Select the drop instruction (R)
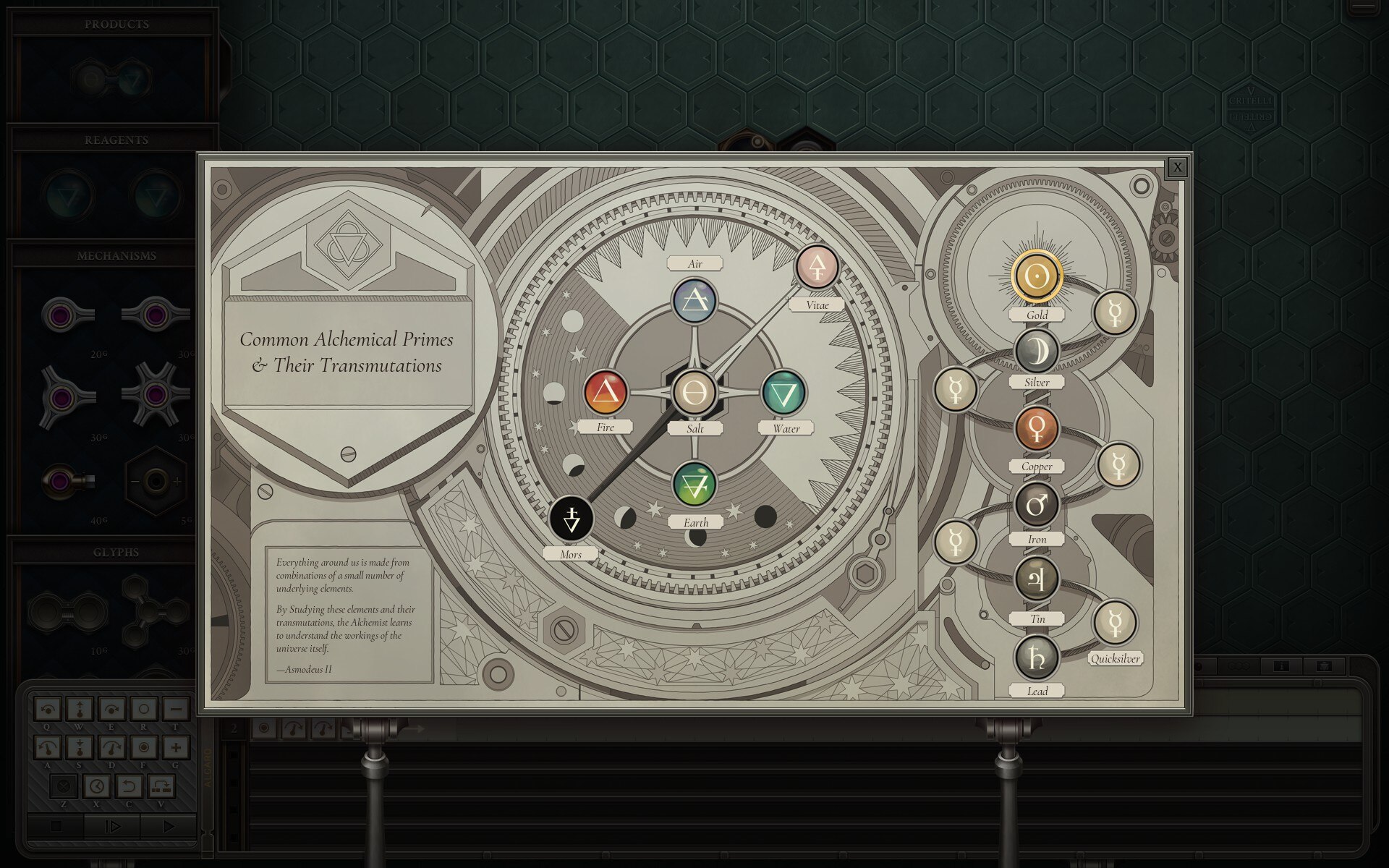1389x868 pixels. coord(144,710)
